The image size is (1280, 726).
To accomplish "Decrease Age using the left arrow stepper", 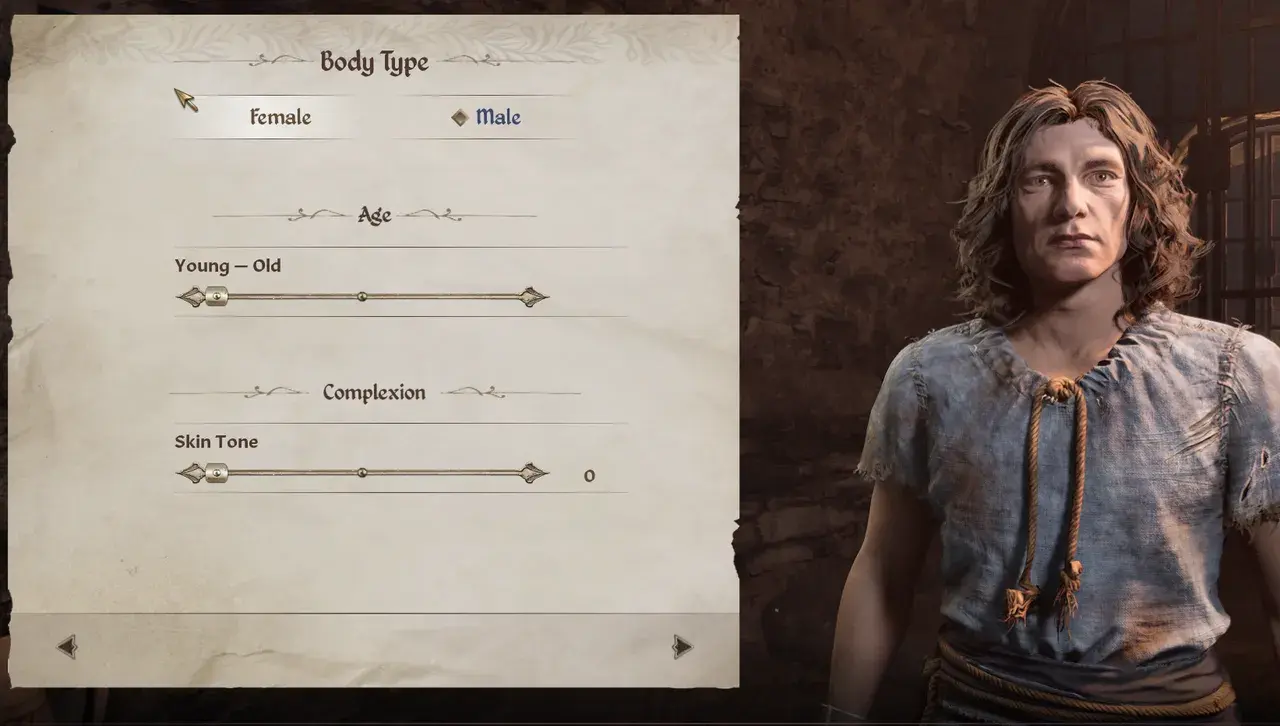I will 190,296.
